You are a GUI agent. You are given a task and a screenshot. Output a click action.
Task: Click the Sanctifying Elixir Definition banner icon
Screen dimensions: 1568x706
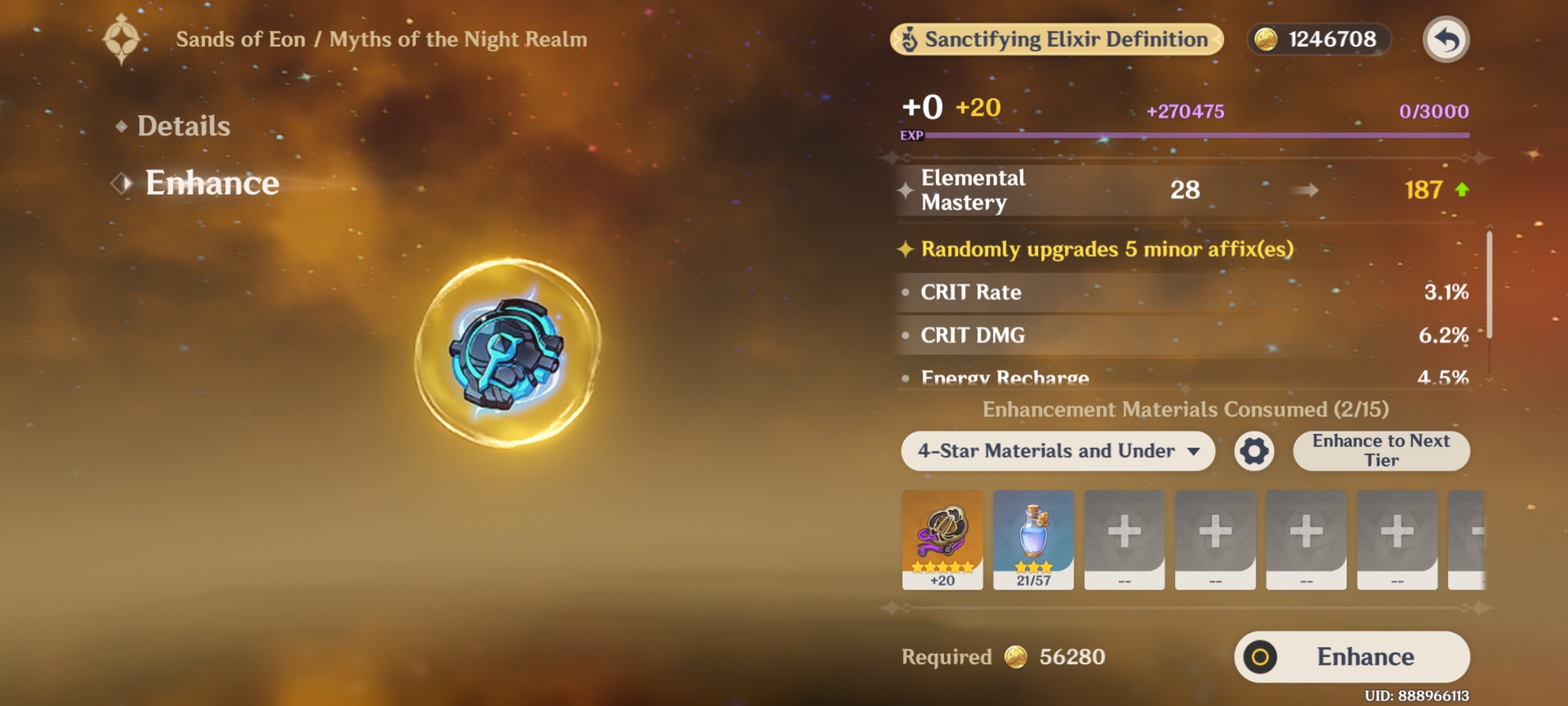click(x=908, y=39)
